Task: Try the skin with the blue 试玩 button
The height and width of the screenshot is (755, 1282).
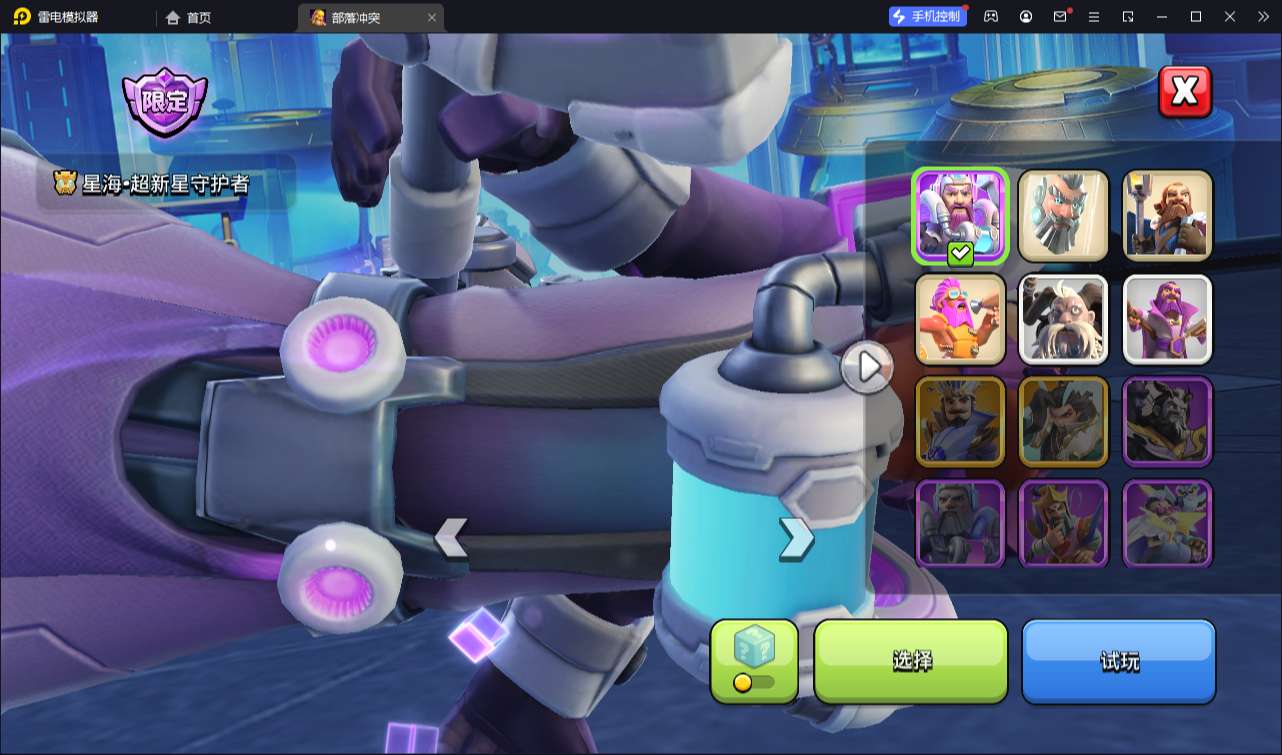Action: point(1118,661)
